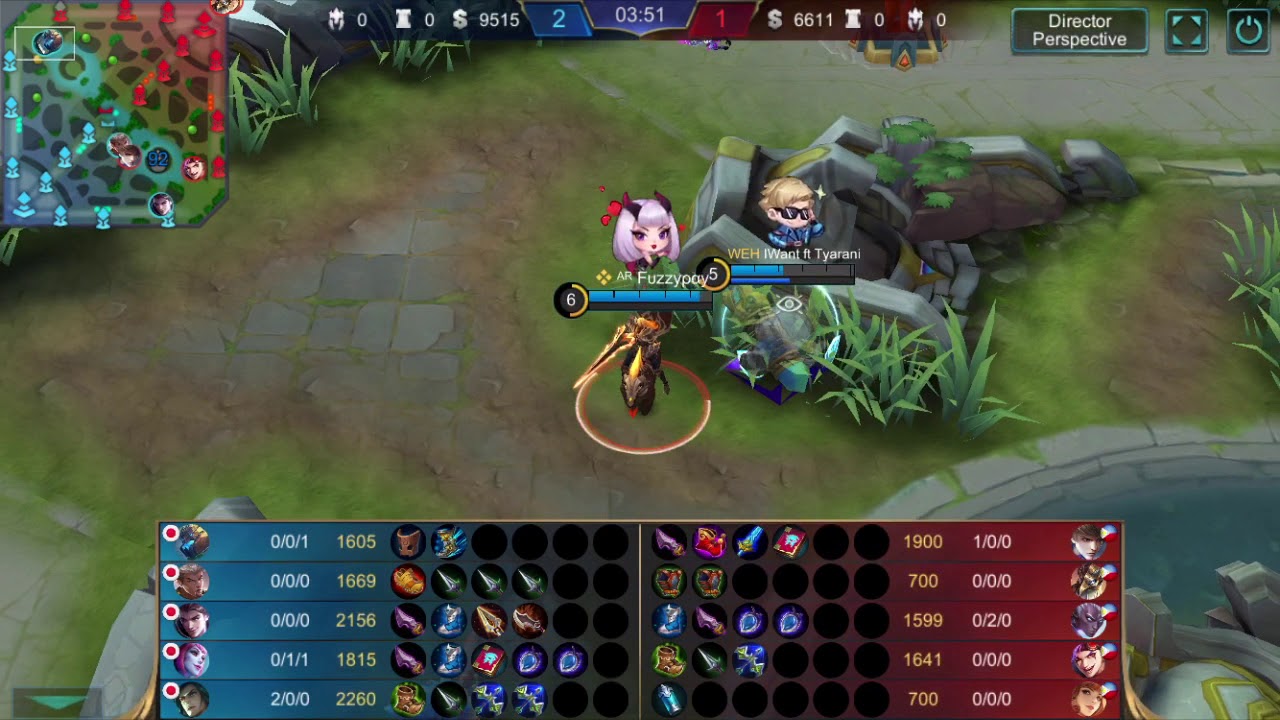This screenshot has height=720, width=1280.
Task: Exit the match with the power button
Action: [1249, 30]
